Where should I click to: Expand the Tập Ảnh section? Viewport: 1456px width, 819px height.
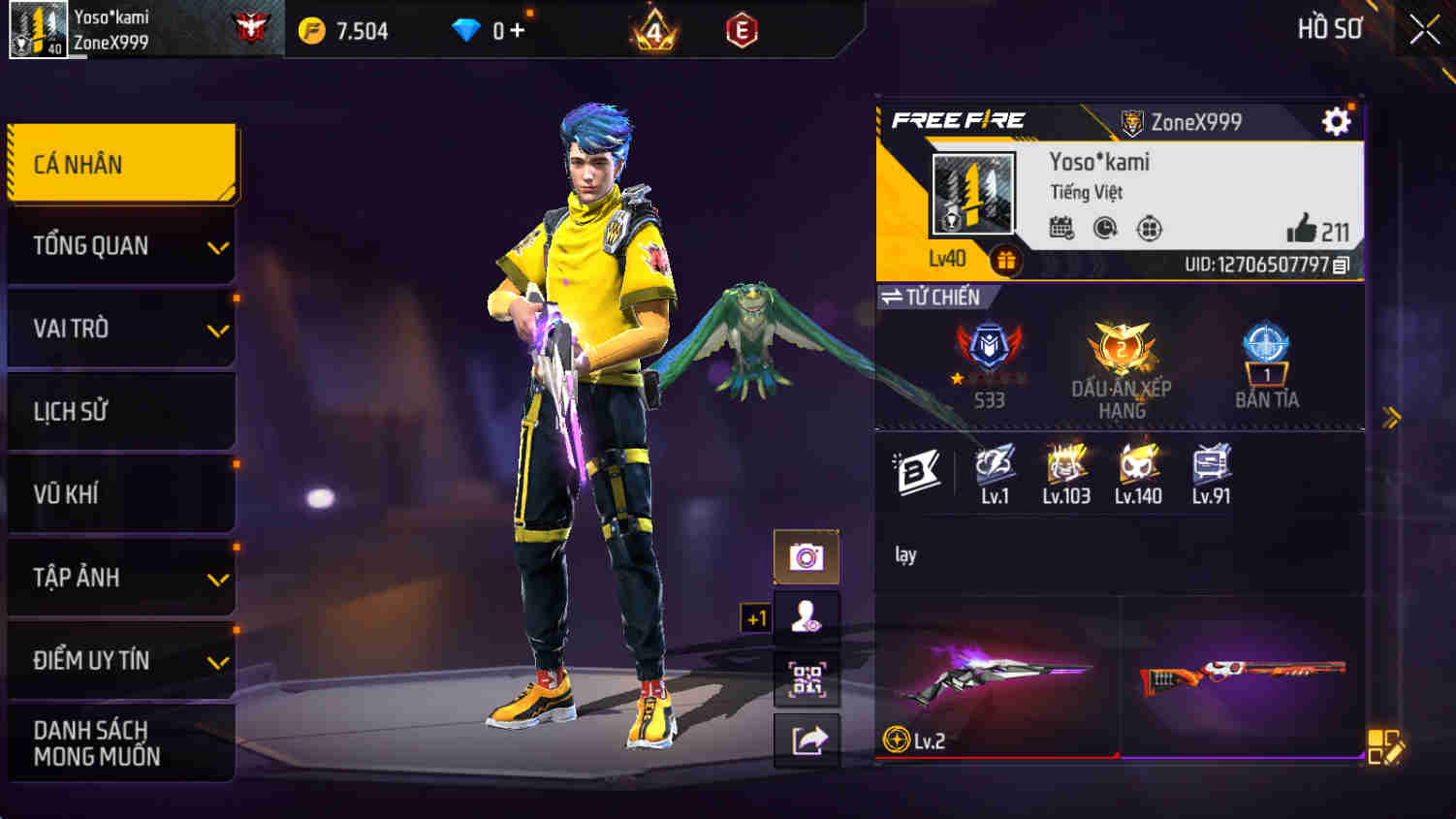pyautogui.click(x=121, y=578)
